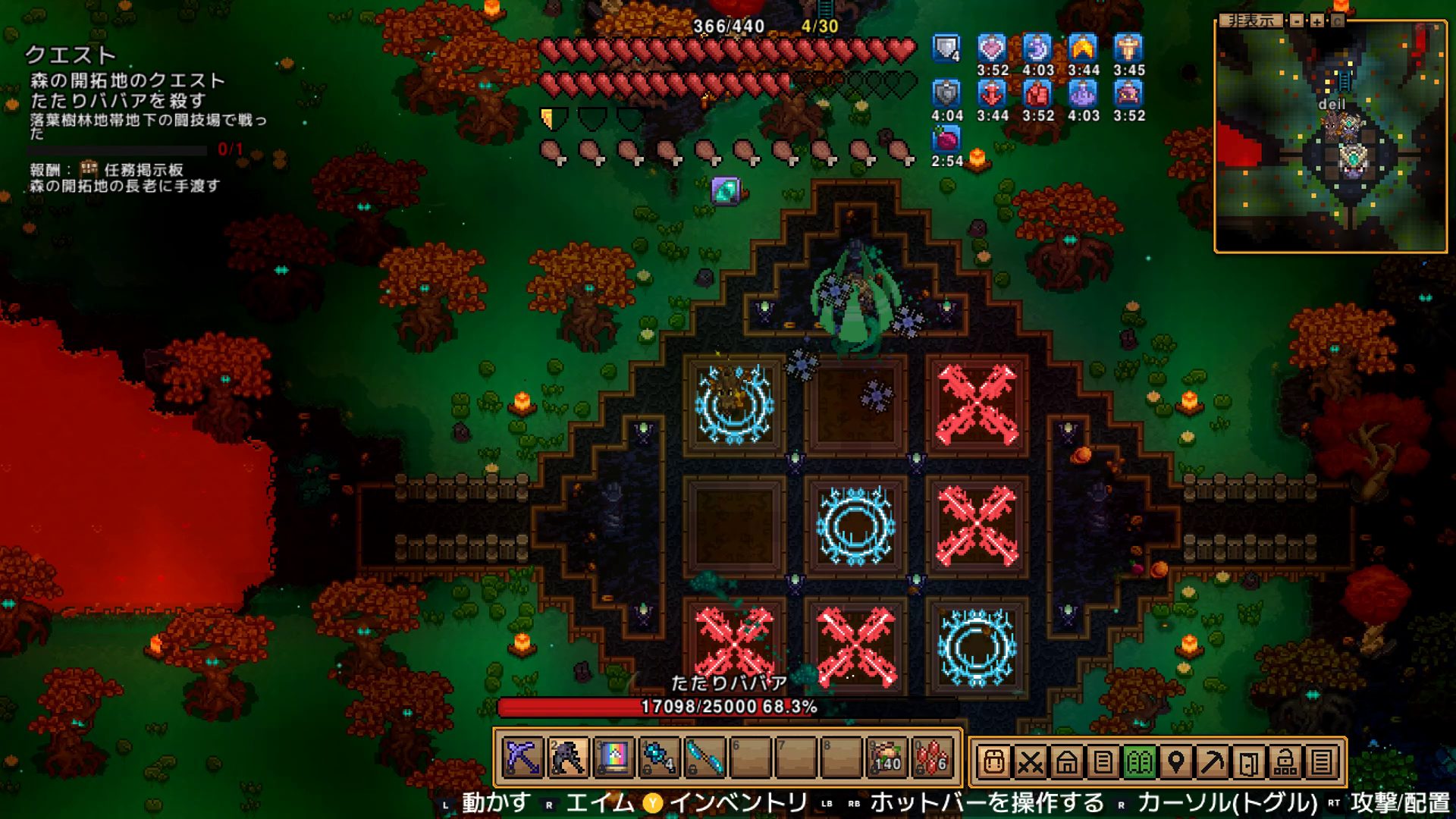Open the map pin button

[x=1175, y=761]
